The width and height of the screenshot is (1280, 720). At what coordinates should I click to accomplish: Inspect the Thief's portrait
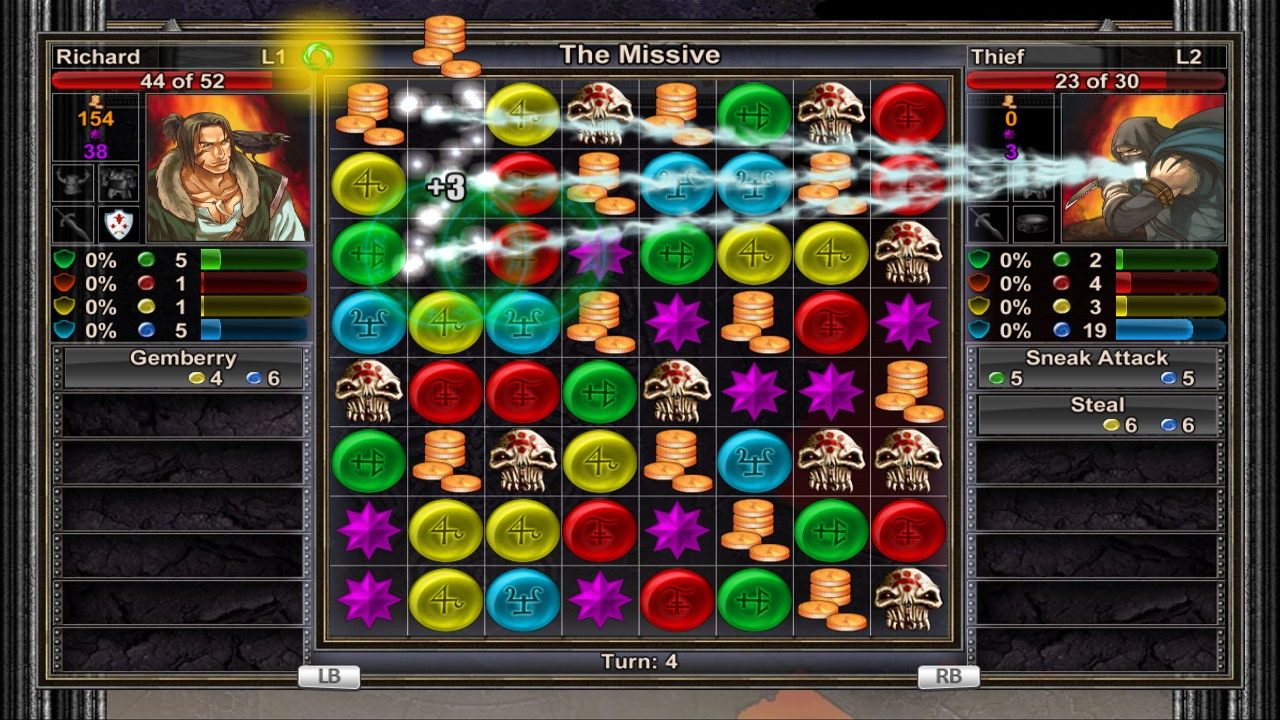(x=1143, y=168)
